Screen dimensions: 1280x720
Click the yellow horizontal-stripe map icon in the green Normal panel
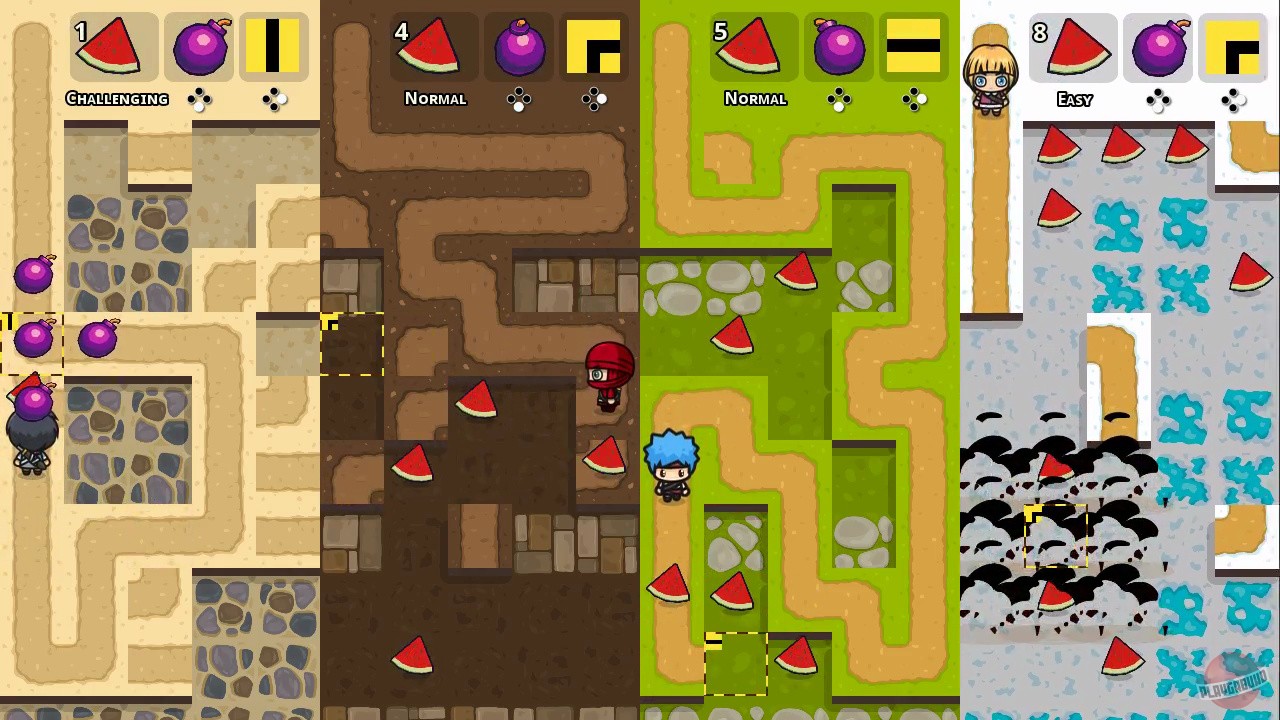(913, 45)
